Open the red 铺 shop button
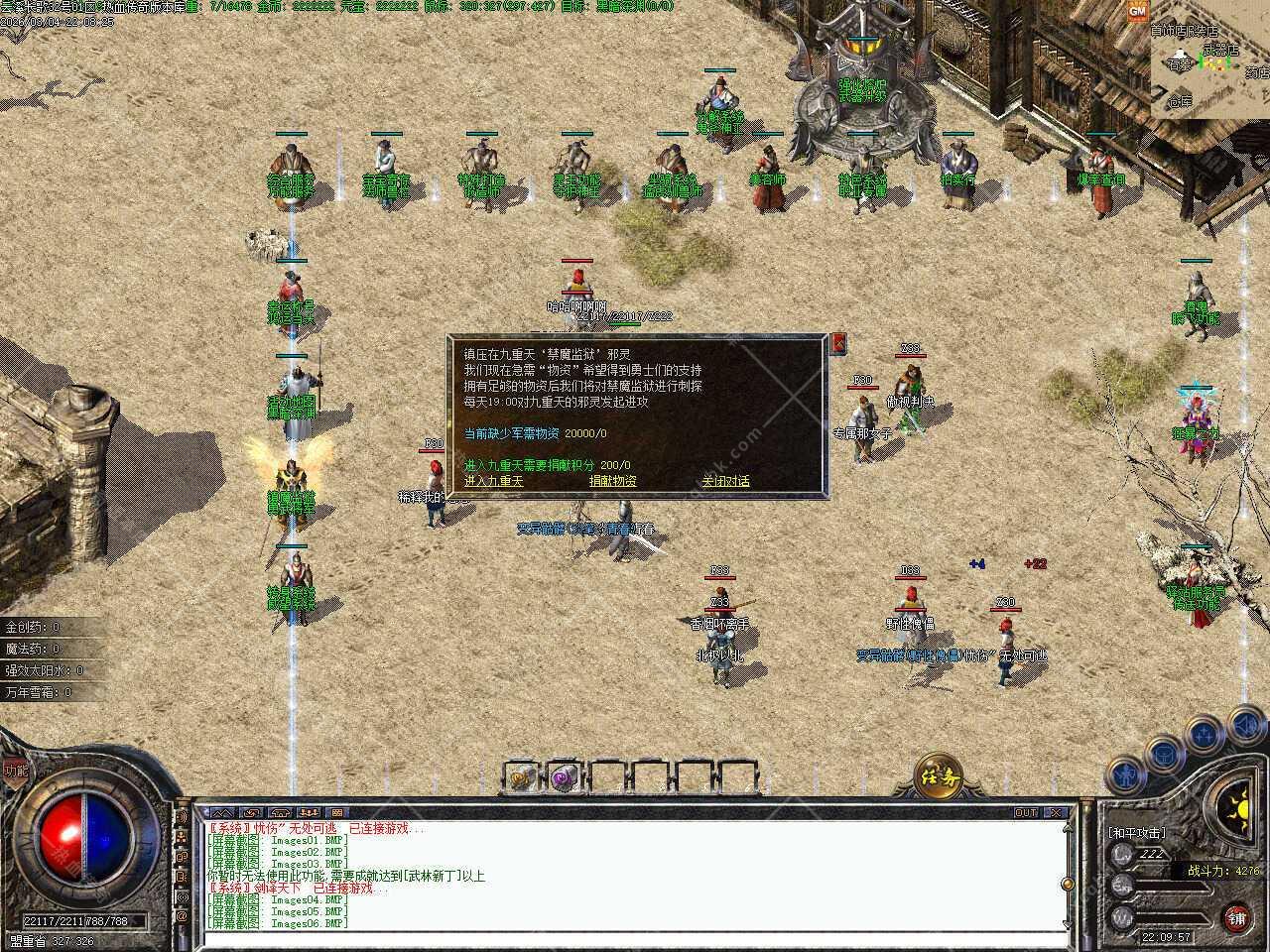Screen dimensions: 1270x952 coord(1236,917)
